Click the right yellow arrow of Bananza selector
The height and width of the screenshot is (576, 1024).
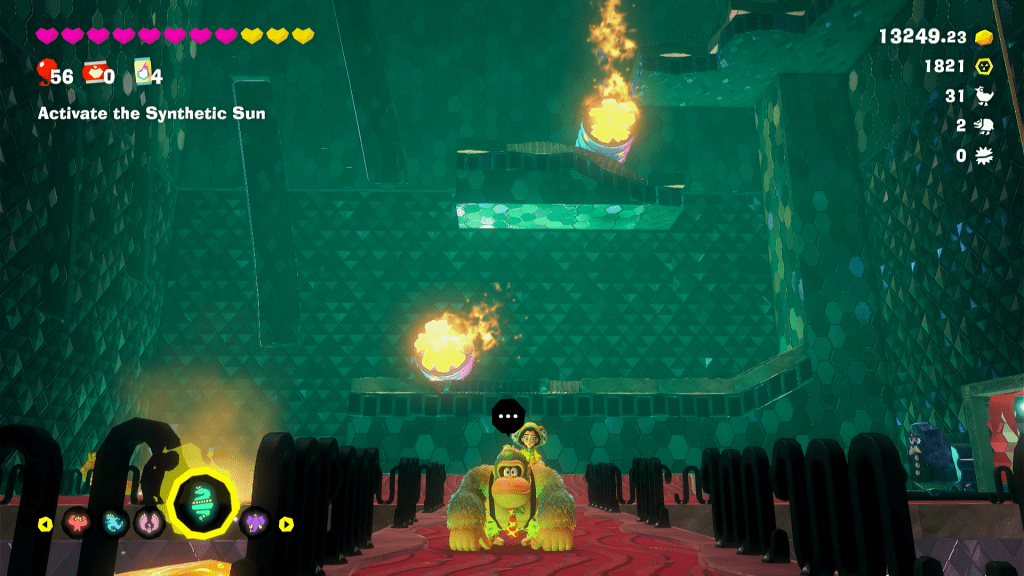(x=286, y=523)
